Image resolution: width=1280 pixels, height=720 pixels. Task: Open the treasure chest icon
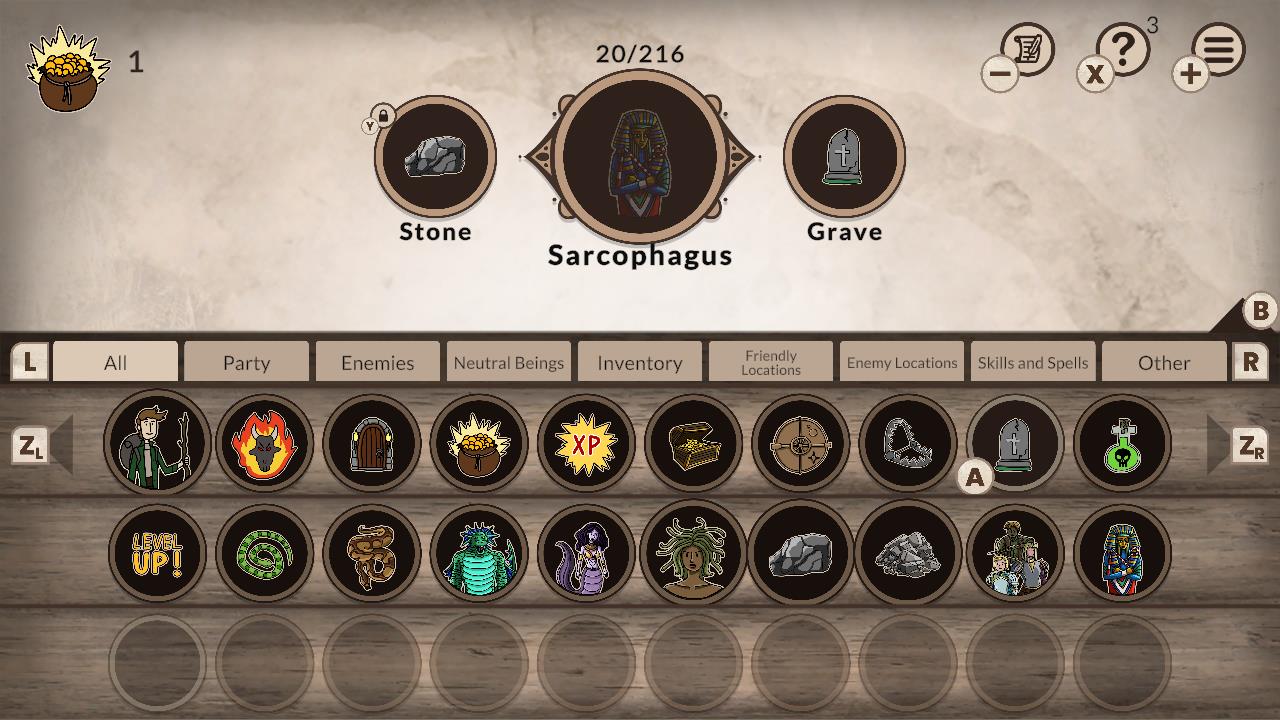[x=694, y=443]
